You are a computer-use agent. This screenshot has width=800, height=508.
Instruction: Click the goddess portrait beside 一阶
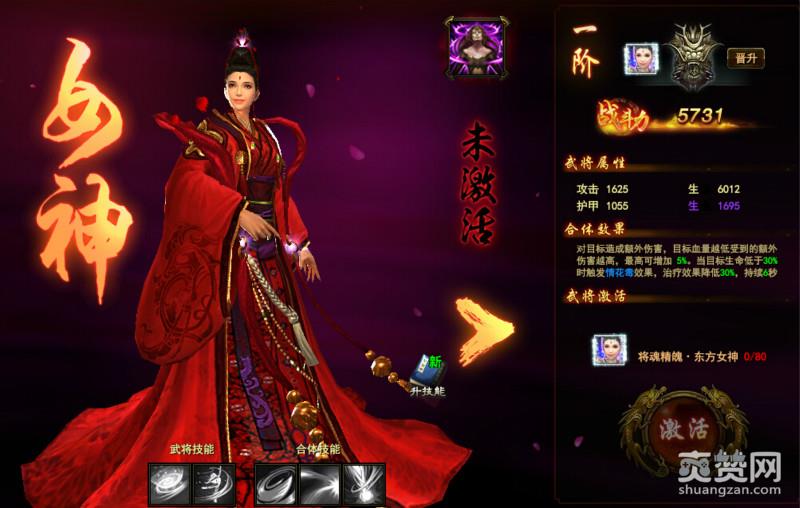(639, 59)
